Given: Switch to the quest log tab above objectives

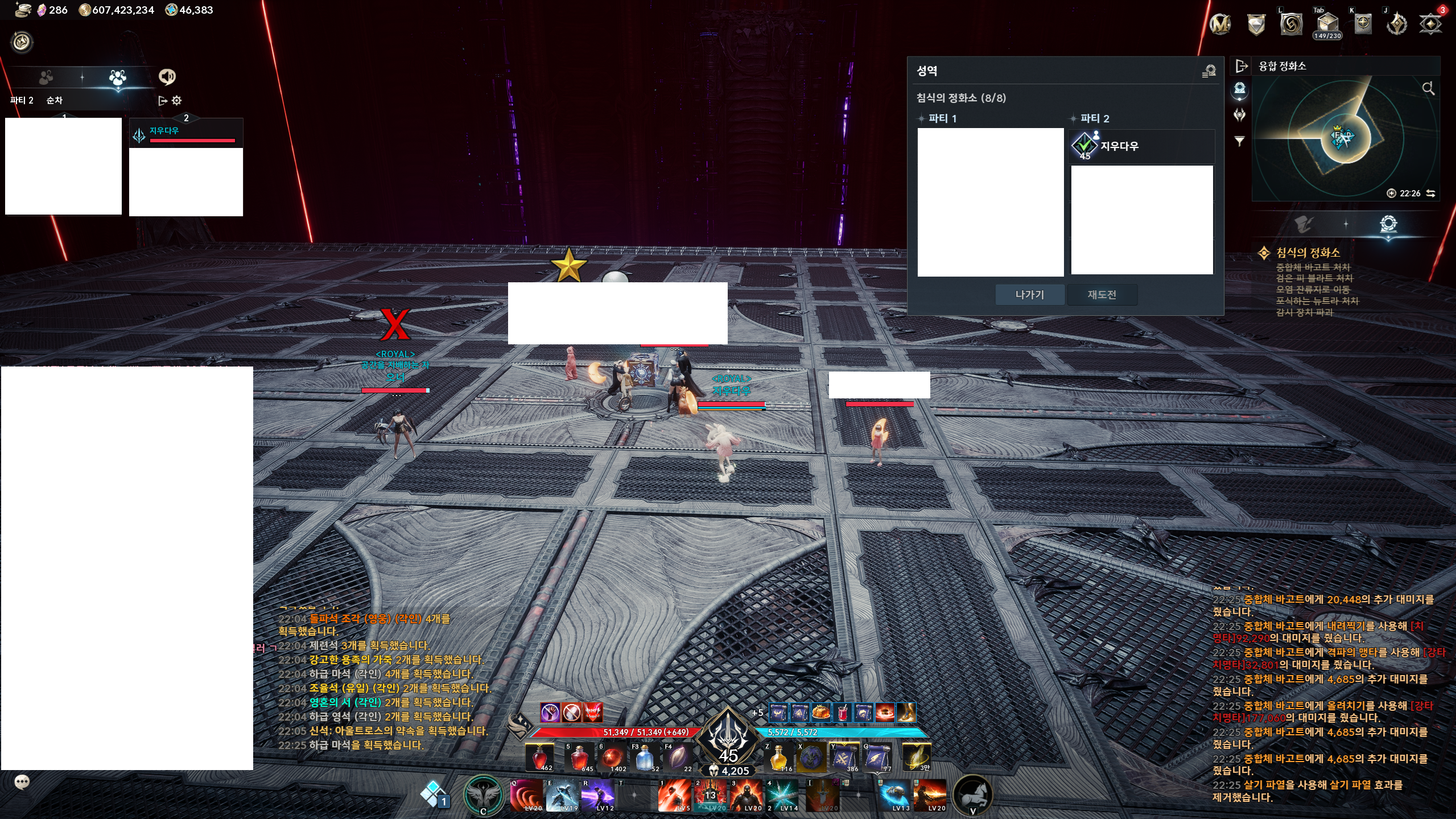Looking at the screenshot, I should coord(1304,224).
